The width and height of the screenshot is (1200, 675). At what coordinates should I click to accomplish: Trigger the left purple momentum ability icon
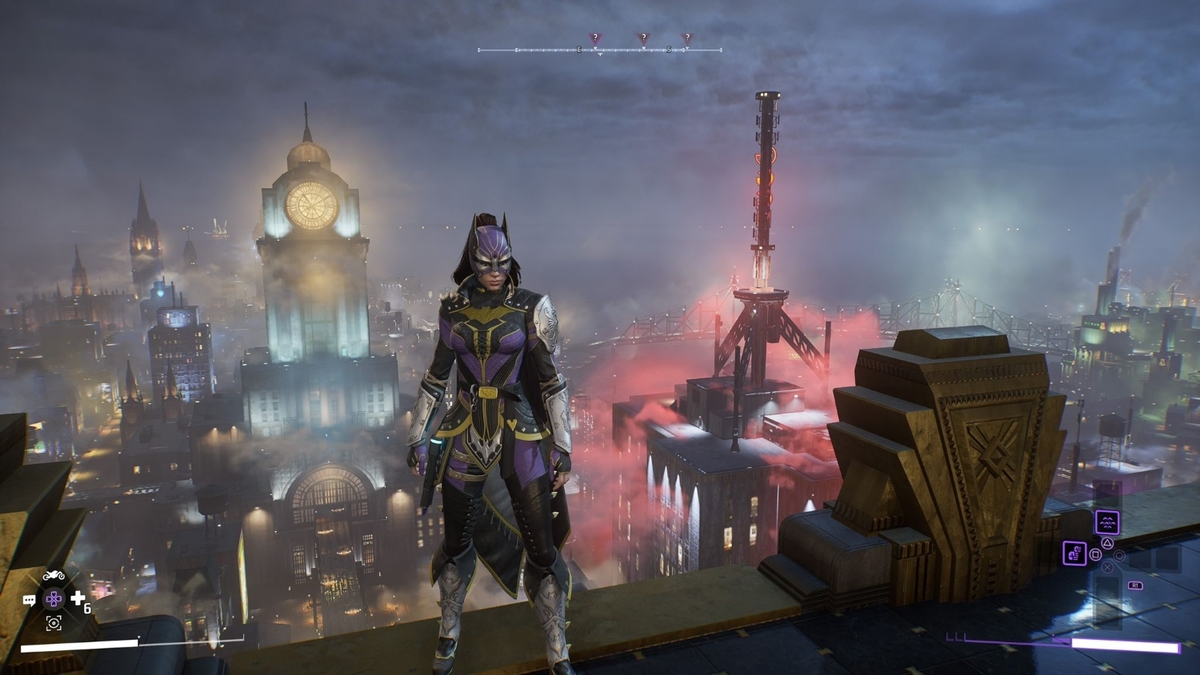pyautogui.click(x=1074, y=553)
